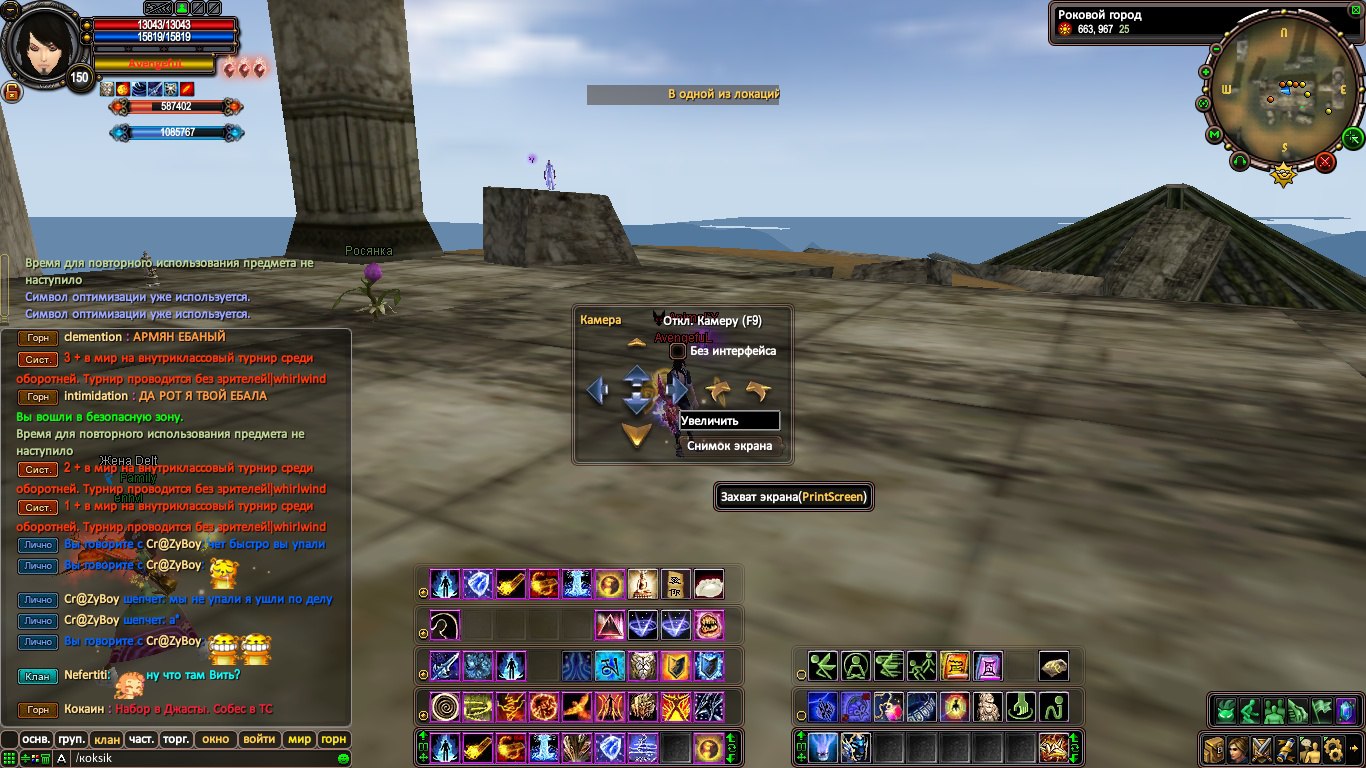Use the dumpling item in top hotbar
The image size is (1366, 768).
708,584
